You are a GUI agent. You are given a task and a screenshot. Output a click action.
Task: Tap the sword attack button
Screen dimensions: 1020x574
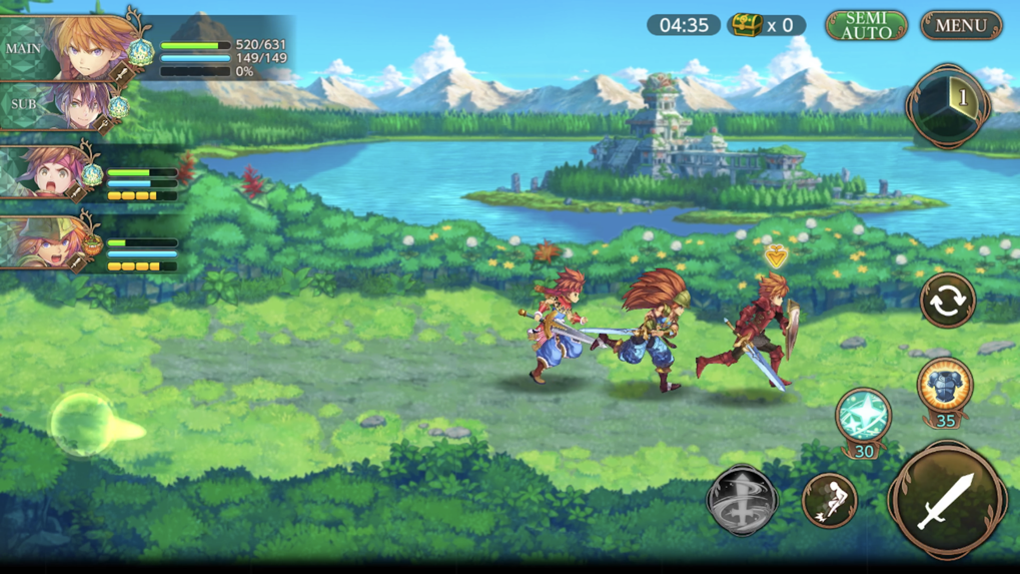[946, 499]
